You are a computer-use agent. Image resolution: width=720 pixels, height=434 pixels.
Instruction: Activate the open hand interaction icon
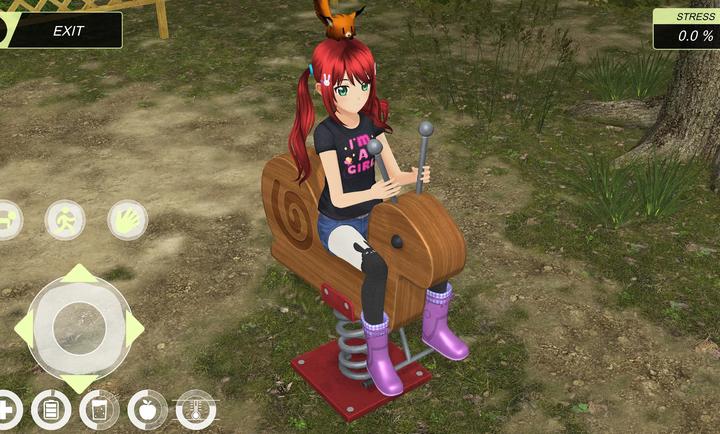127,219
